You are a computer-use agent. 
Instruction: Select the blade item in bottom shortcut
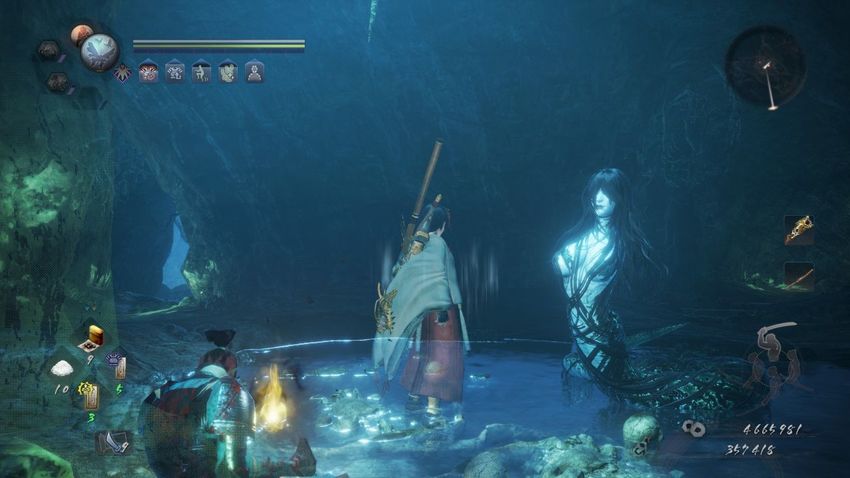tap(112, 440)
